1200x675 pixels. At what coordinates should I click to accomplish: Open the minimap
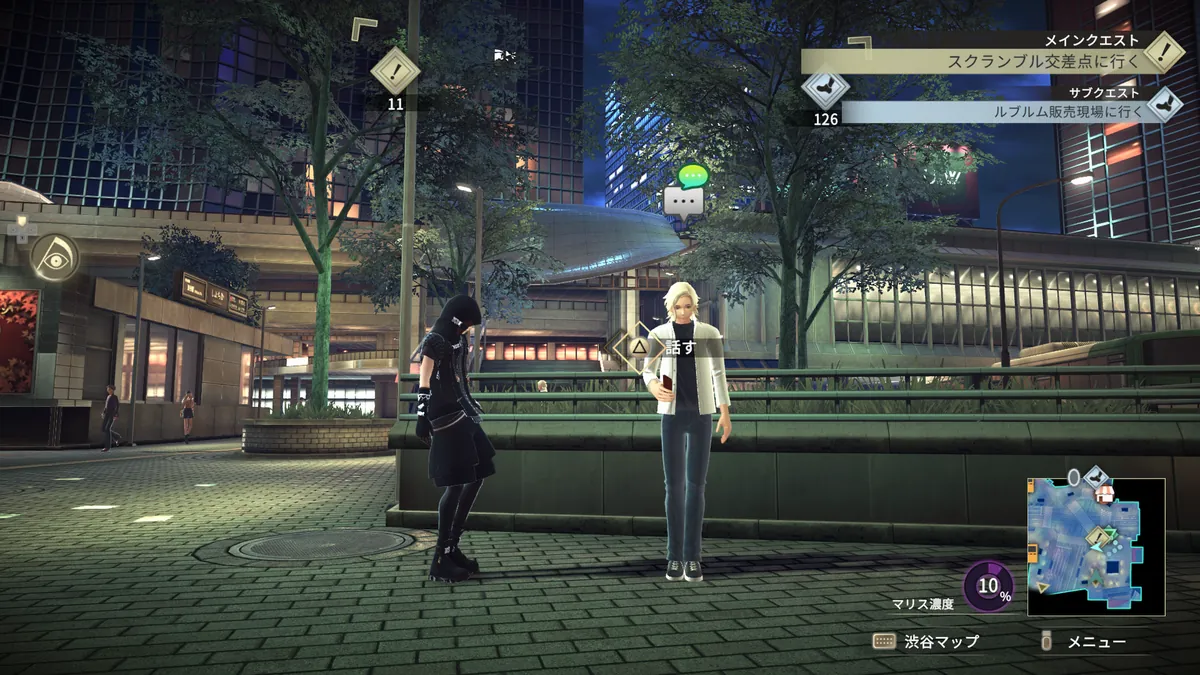point(1095,547)
